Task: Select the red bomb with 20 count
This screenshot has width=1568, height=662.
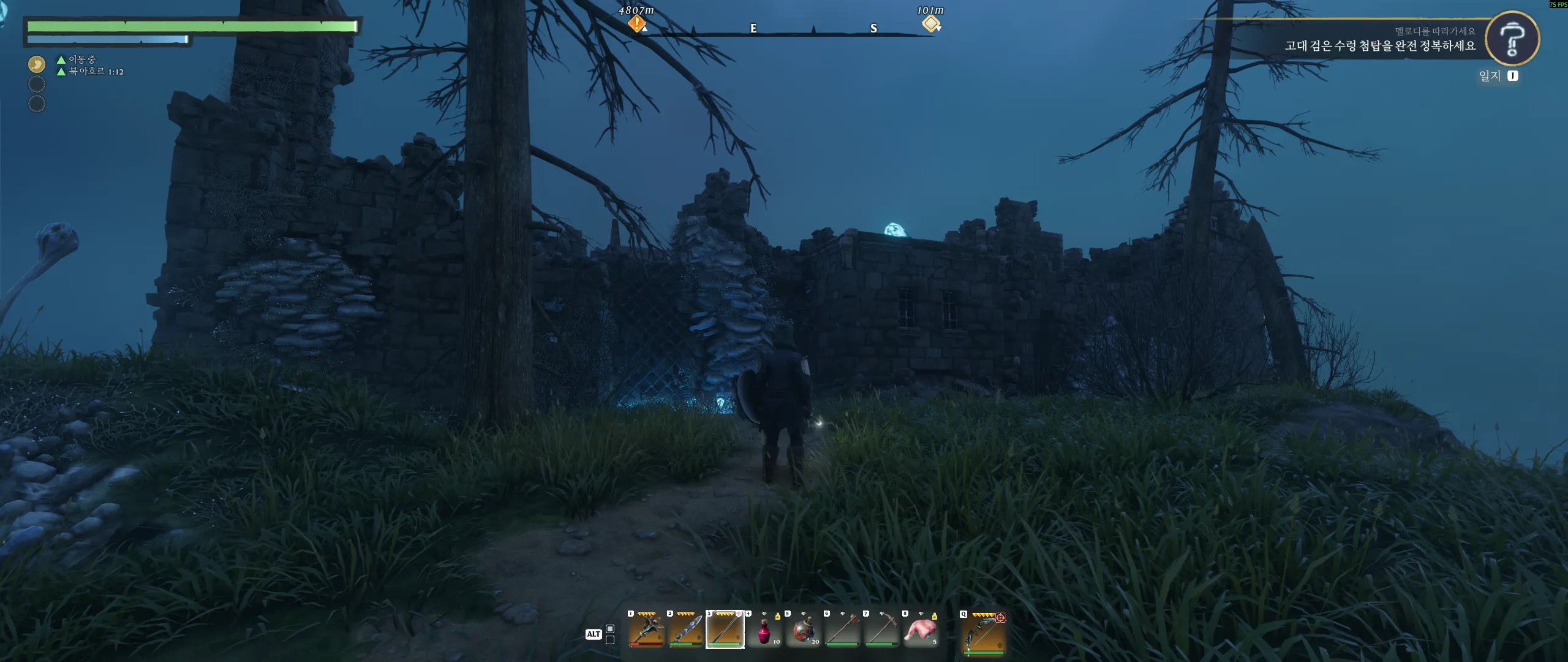Action: tap(803, 631)
